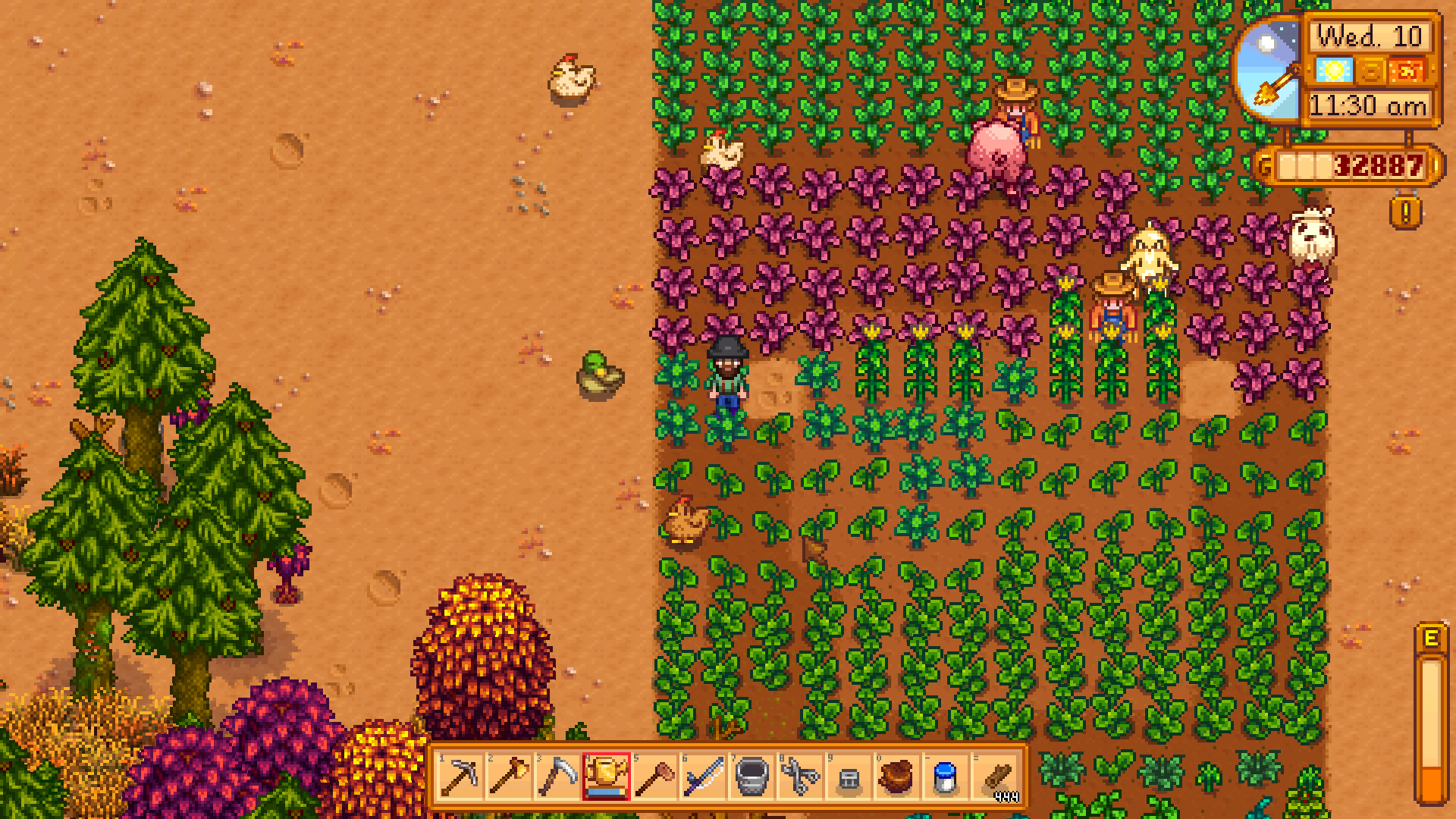This screenshot has width=1456, height=819.
Task: Select the milk pail slot
Action: 752,777
